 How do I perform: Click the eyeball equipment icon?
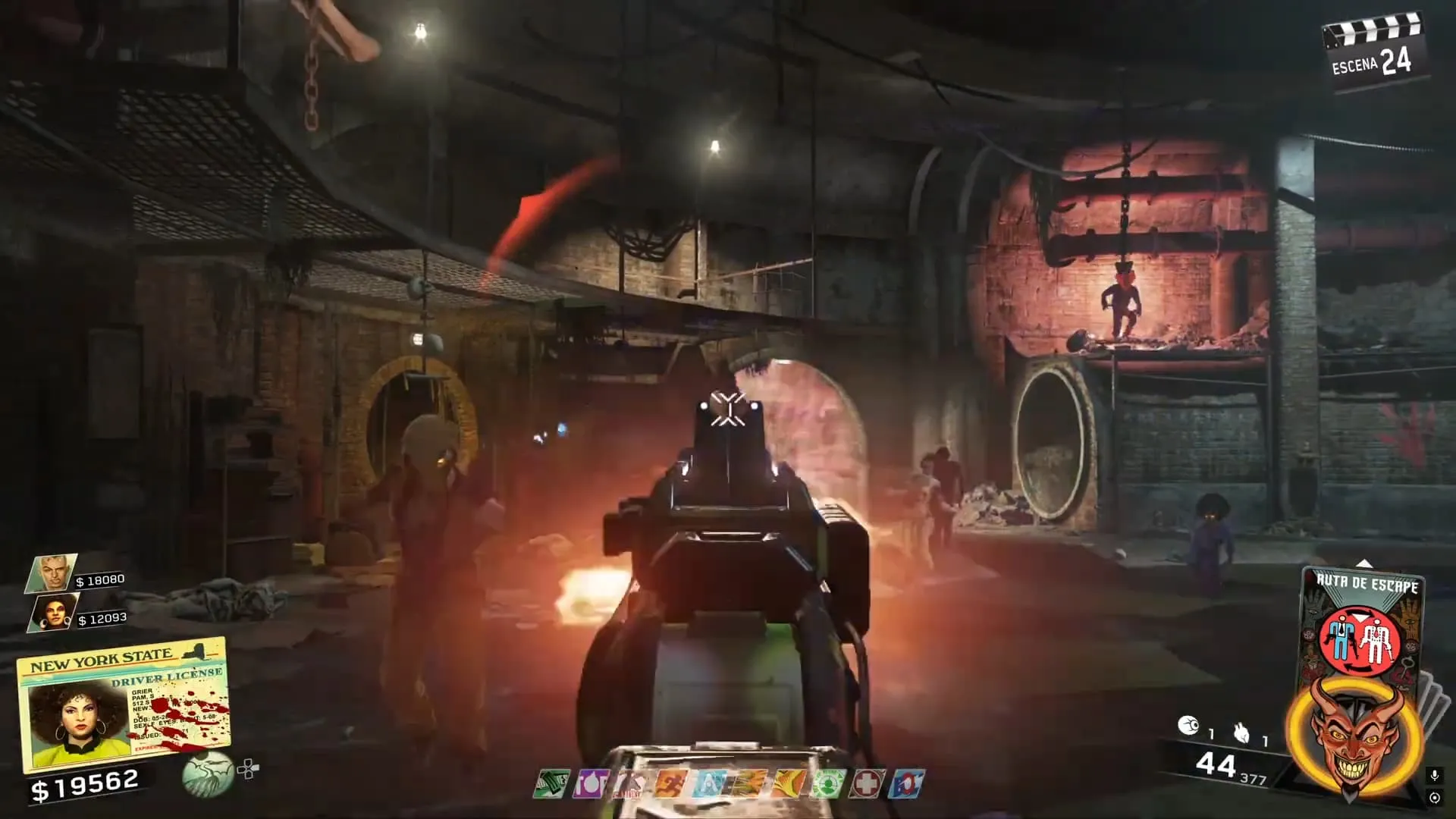tap(1188, 726)
